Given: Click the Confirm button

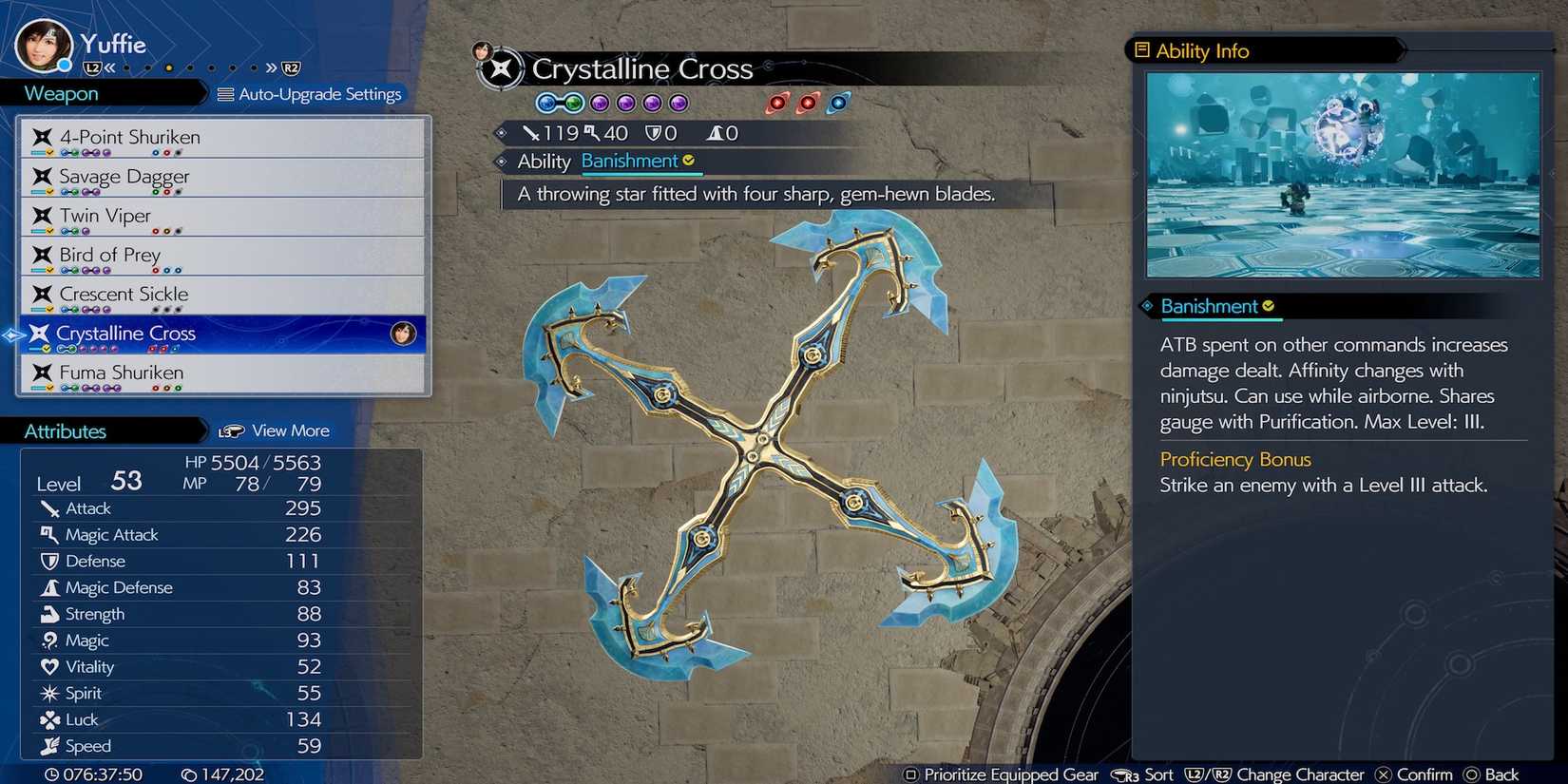Looking at the screenshot, I should coord(1414,774).
